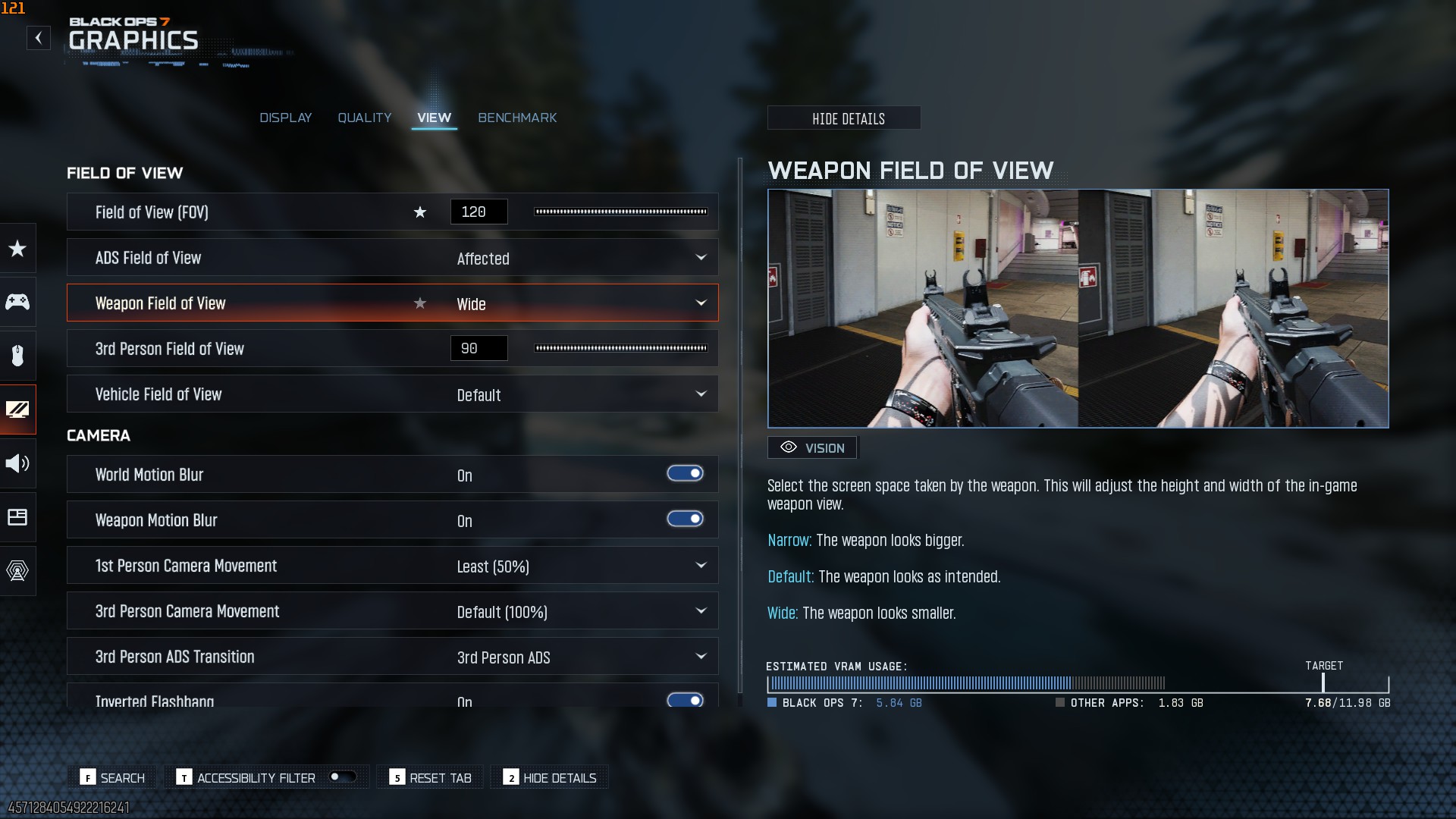Open 3rd Person Camera Movement dropdown
1456x819 pixels.
(x=582, y=611)
